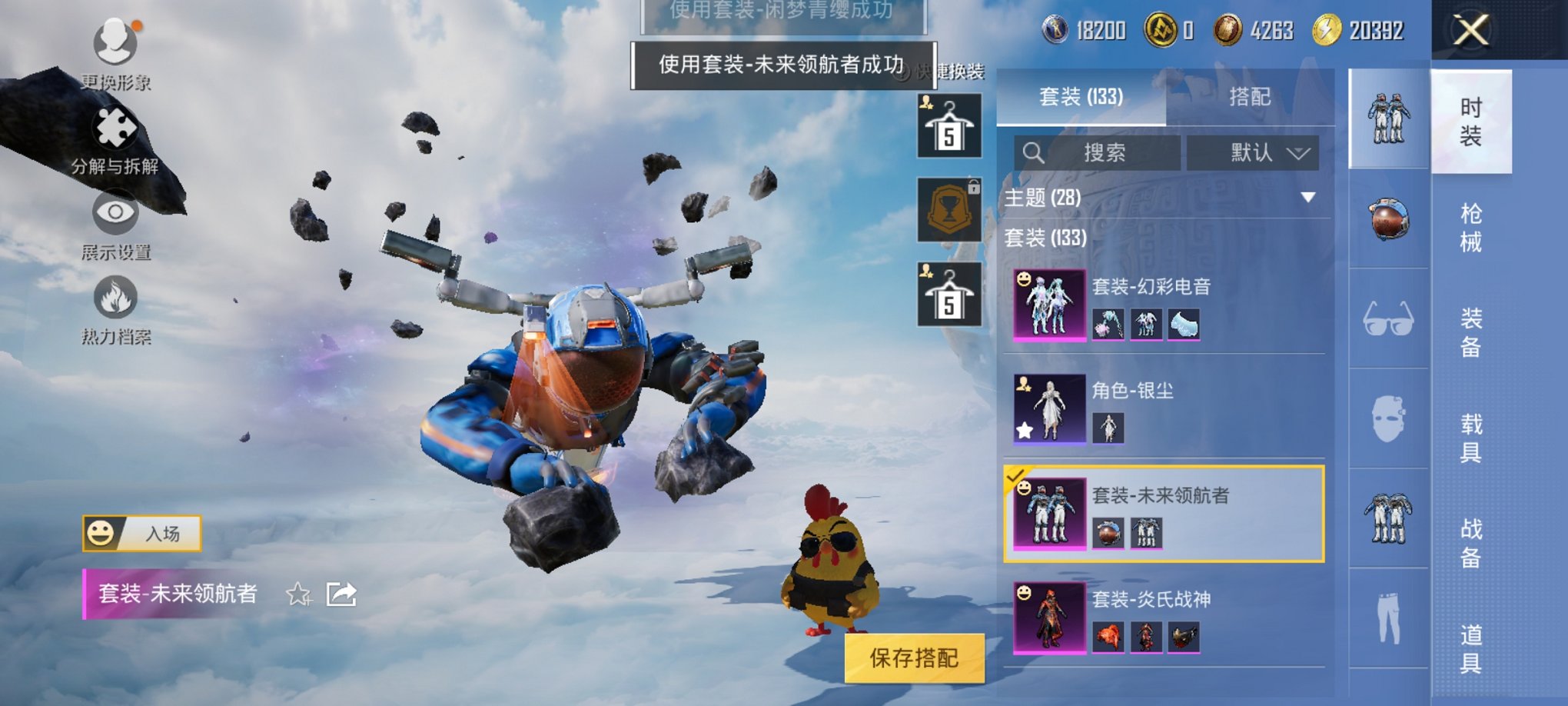Open the 默认 sort dropdown
The width and height of the screenshot is (1568, 706).
pyautogui.click(x=1253, y=152)
